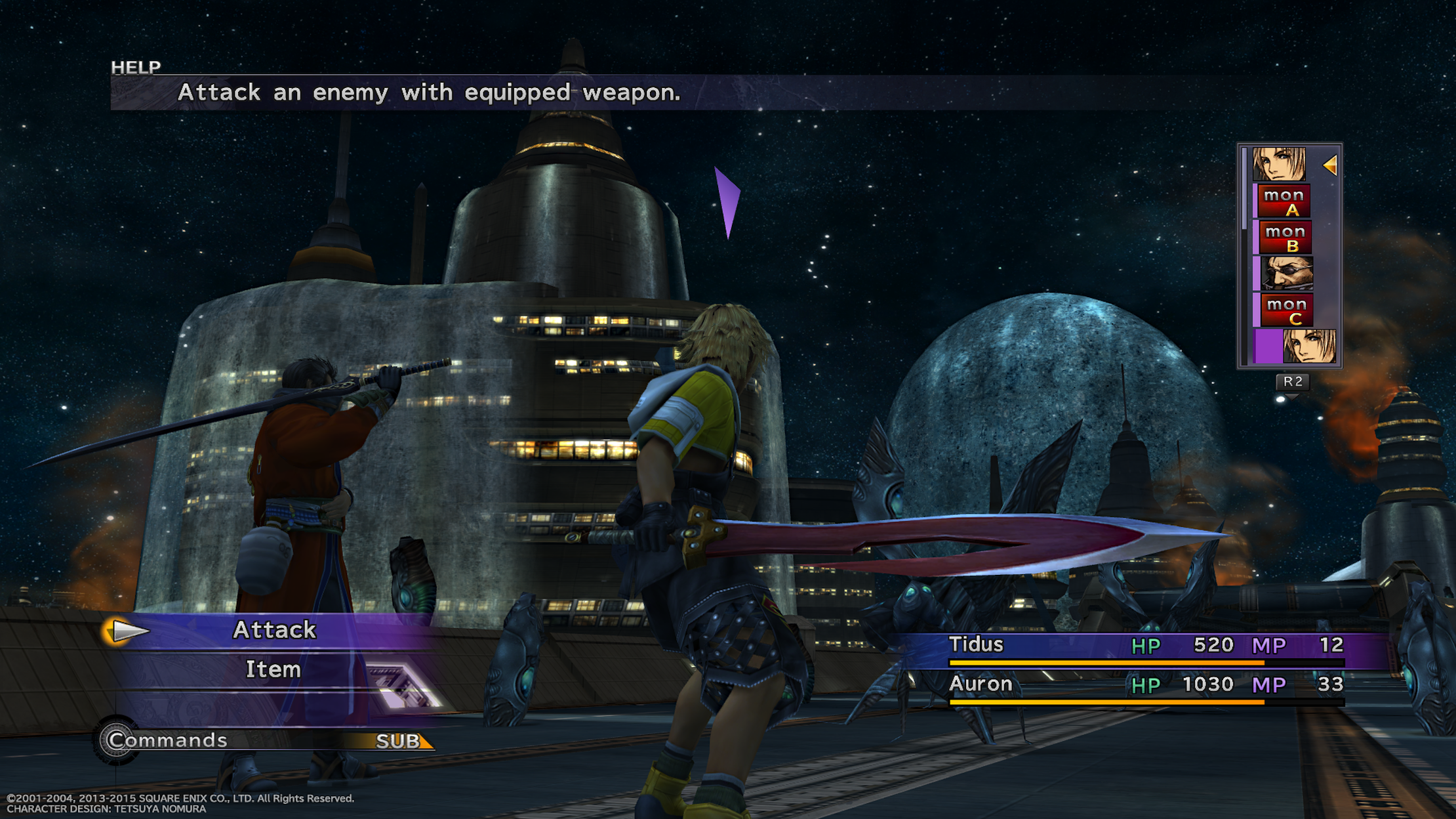Click Tidus's name in the status window
1456x819 pixels.
977,644
